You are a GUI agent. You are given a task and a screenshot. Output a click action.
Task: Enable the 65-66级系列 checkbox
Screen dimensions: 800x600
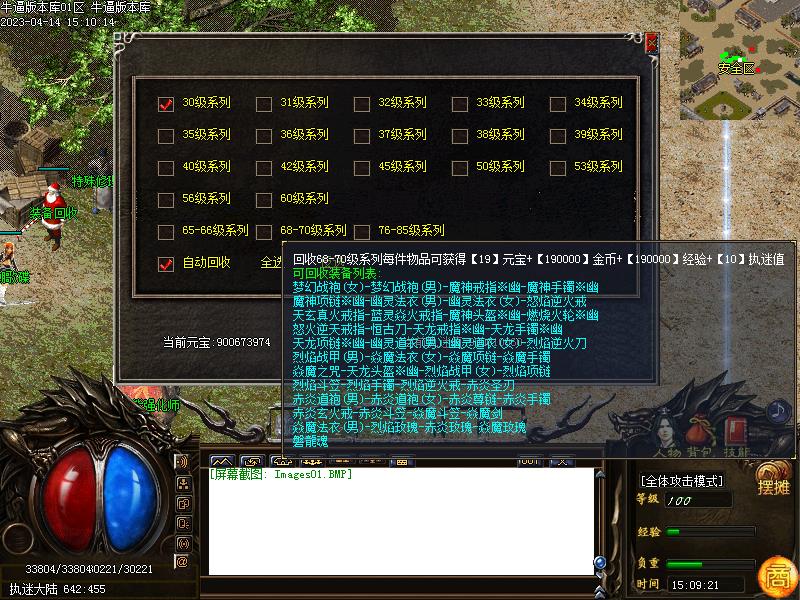pos(166,232)
